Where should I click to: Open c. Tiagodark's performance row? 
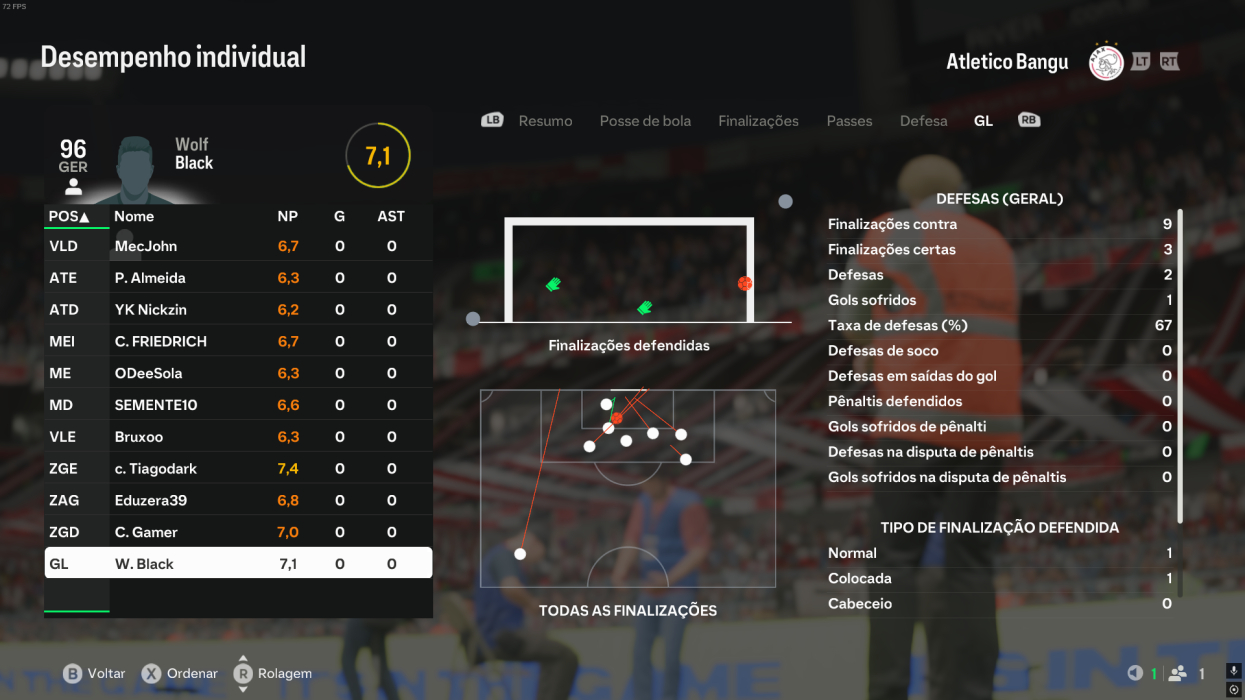(x=238, y=468)
